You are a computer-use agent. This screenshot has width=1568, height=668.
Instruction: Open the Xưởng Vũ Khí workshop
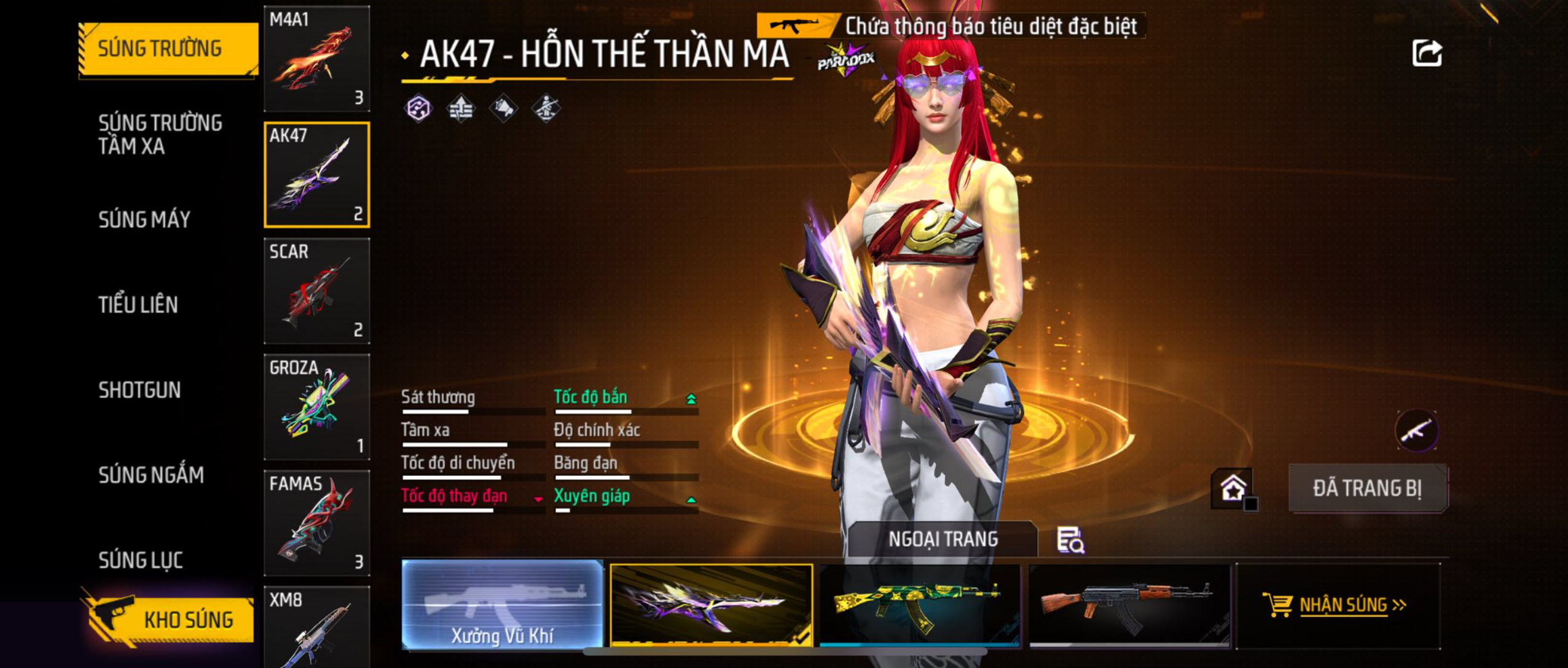(x=503, y=605)
